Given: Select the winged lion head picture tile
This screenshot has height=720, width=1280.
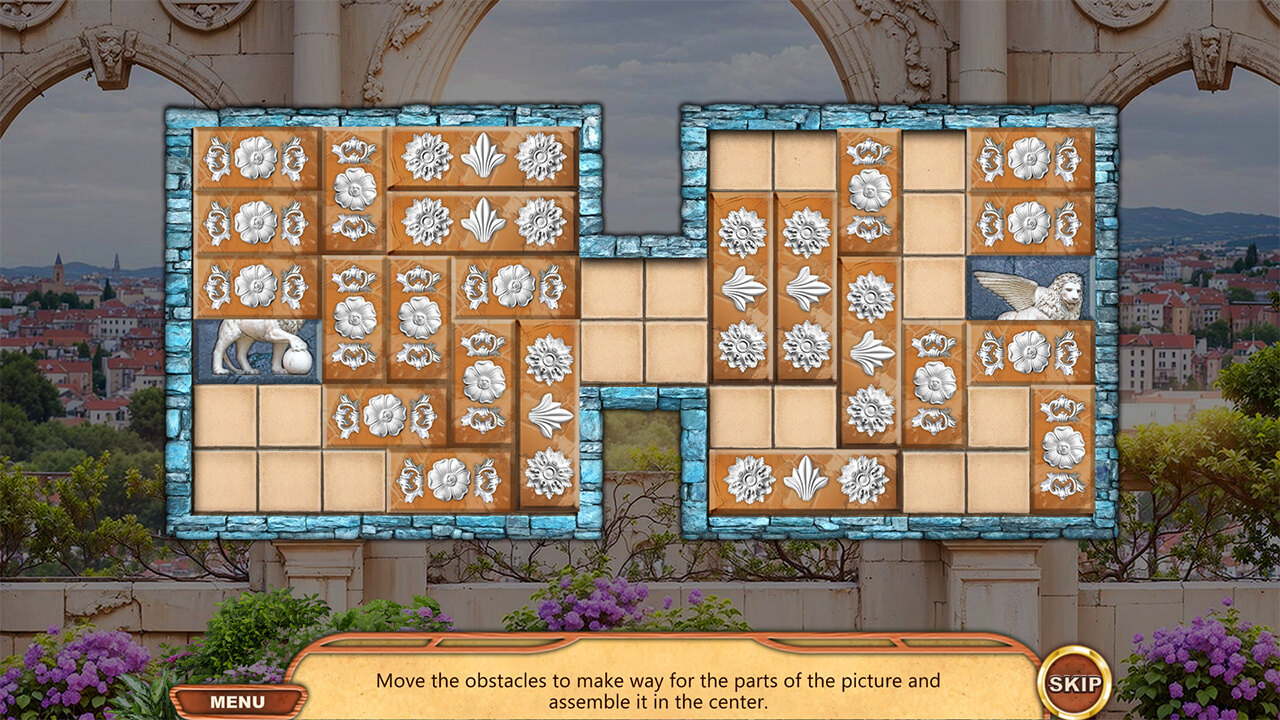Looking at the screenshot, I should pyautogui.click(x=1030, y=289).
